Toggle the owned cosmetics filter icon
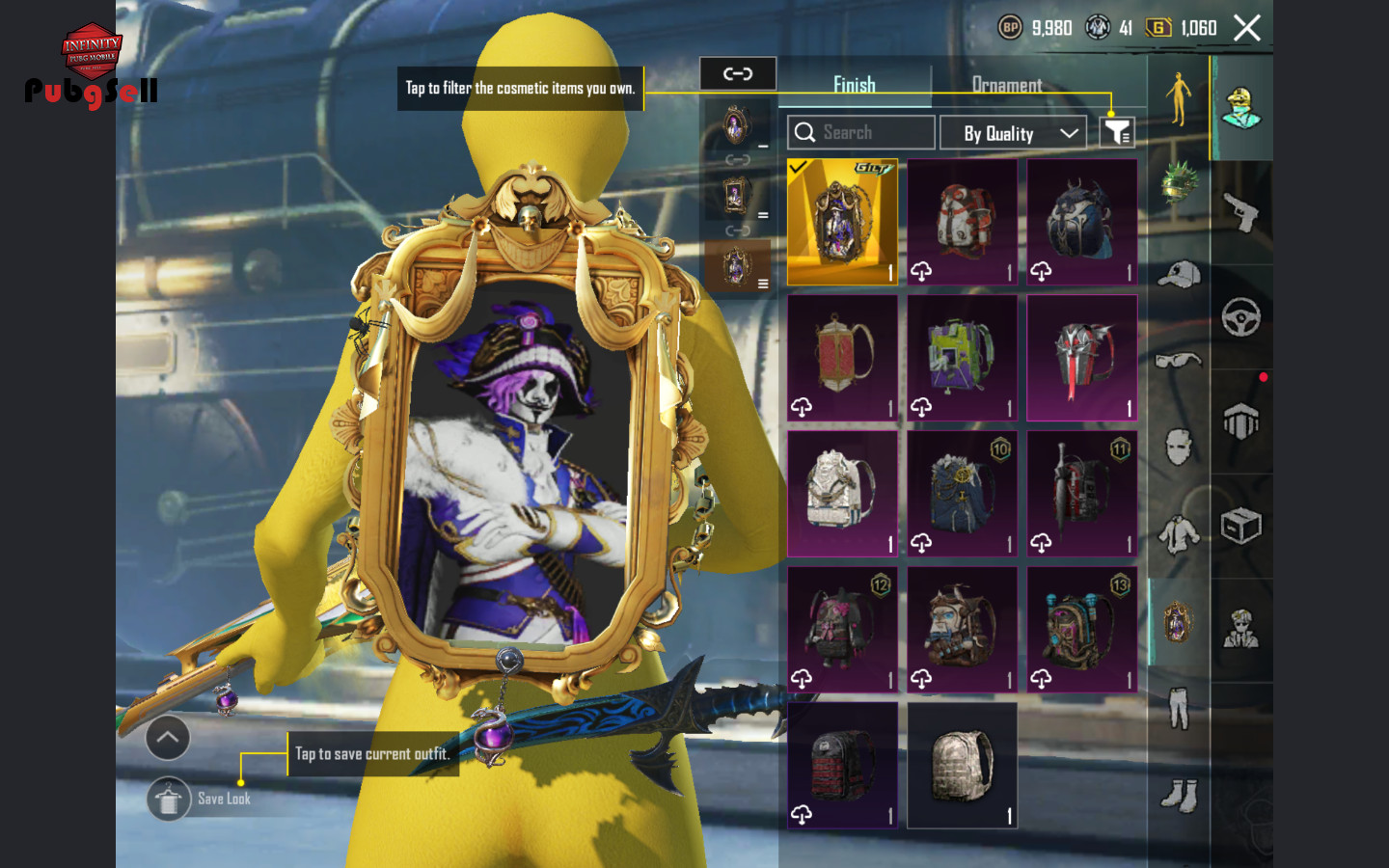1389x868 pixels. [x=1117, y=132]
